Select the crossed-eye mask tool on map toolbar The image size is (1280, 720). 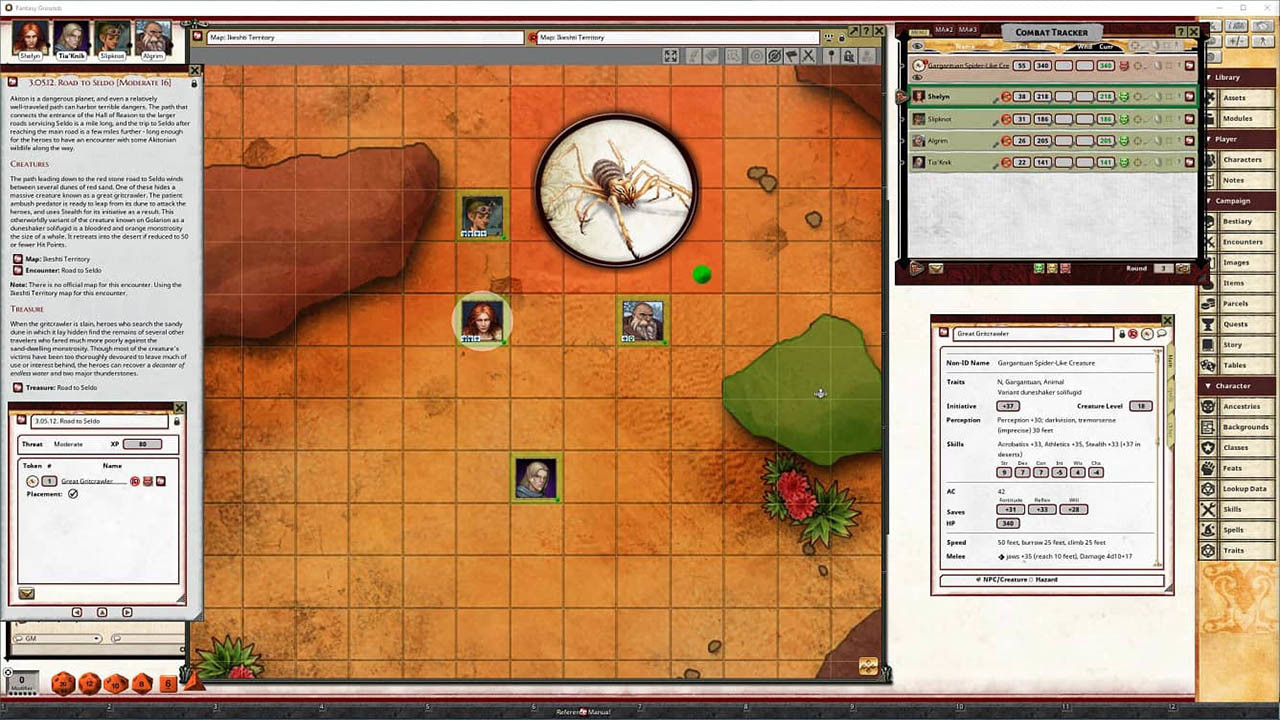pyautogui.click(x=774, y=57)
